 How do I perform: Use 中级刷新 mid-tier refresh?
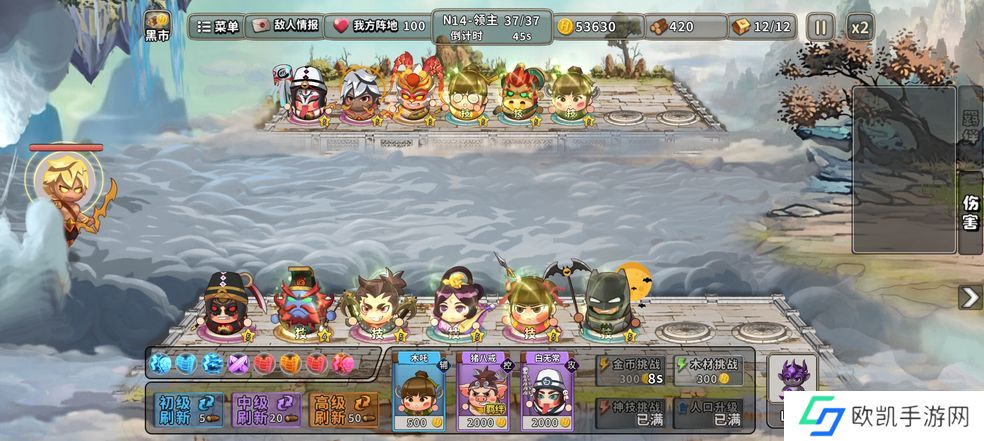pyautogui.click(x=262, y=409)
